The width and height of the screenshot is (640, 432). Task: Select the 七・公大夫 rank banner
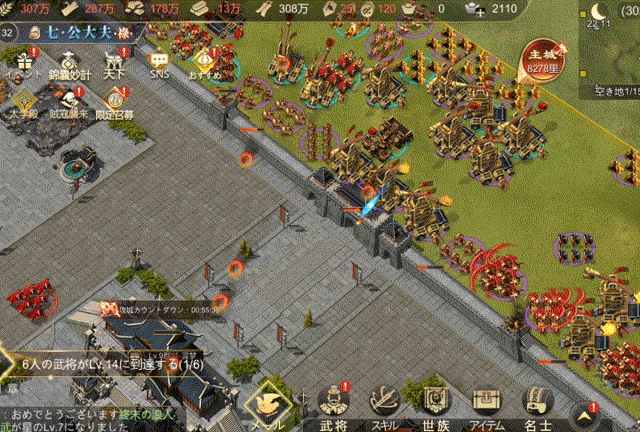(85, 32)
